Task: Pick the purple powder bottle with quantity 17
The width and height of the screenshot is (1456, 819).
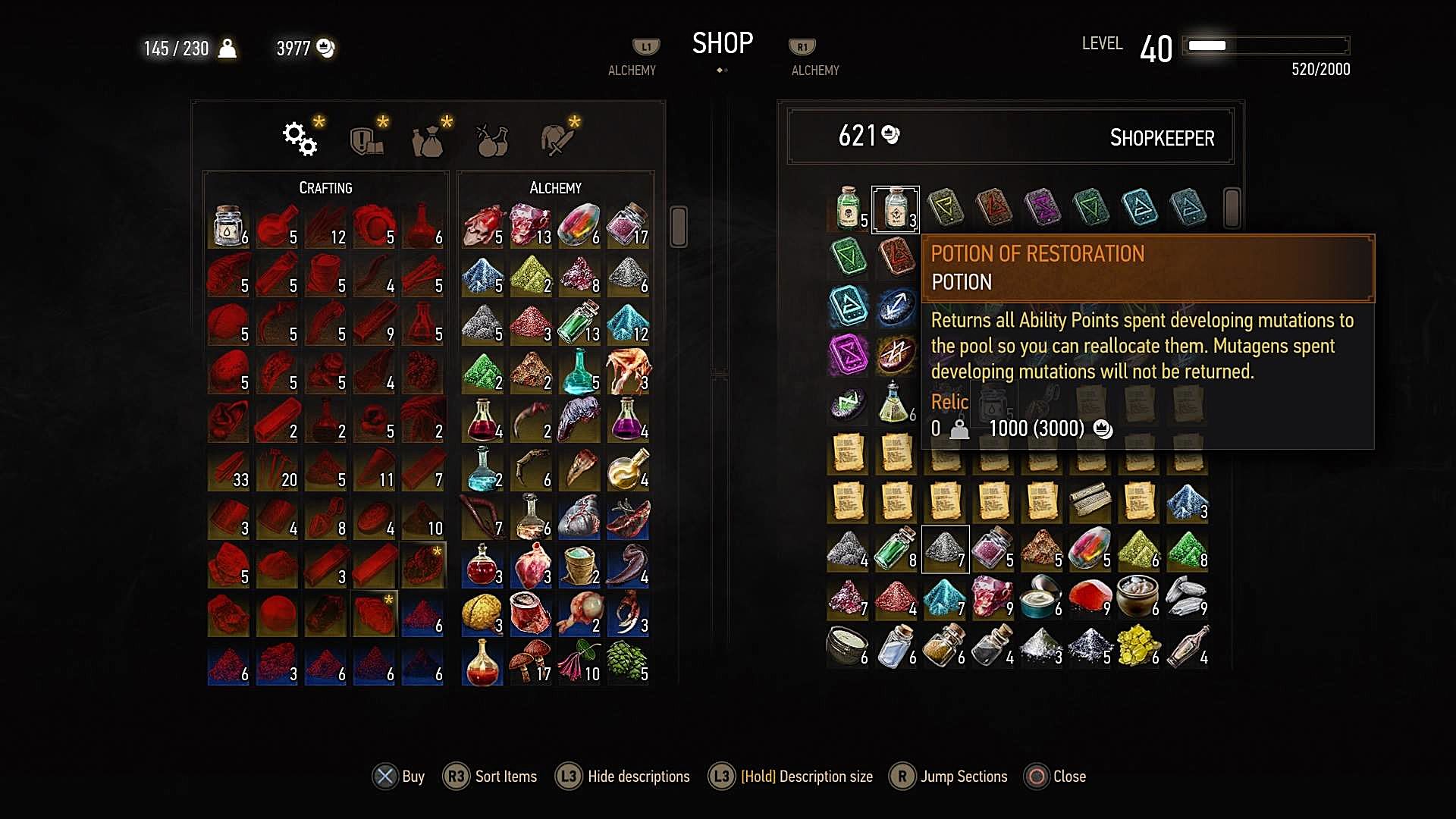Action: click(628, 224)
